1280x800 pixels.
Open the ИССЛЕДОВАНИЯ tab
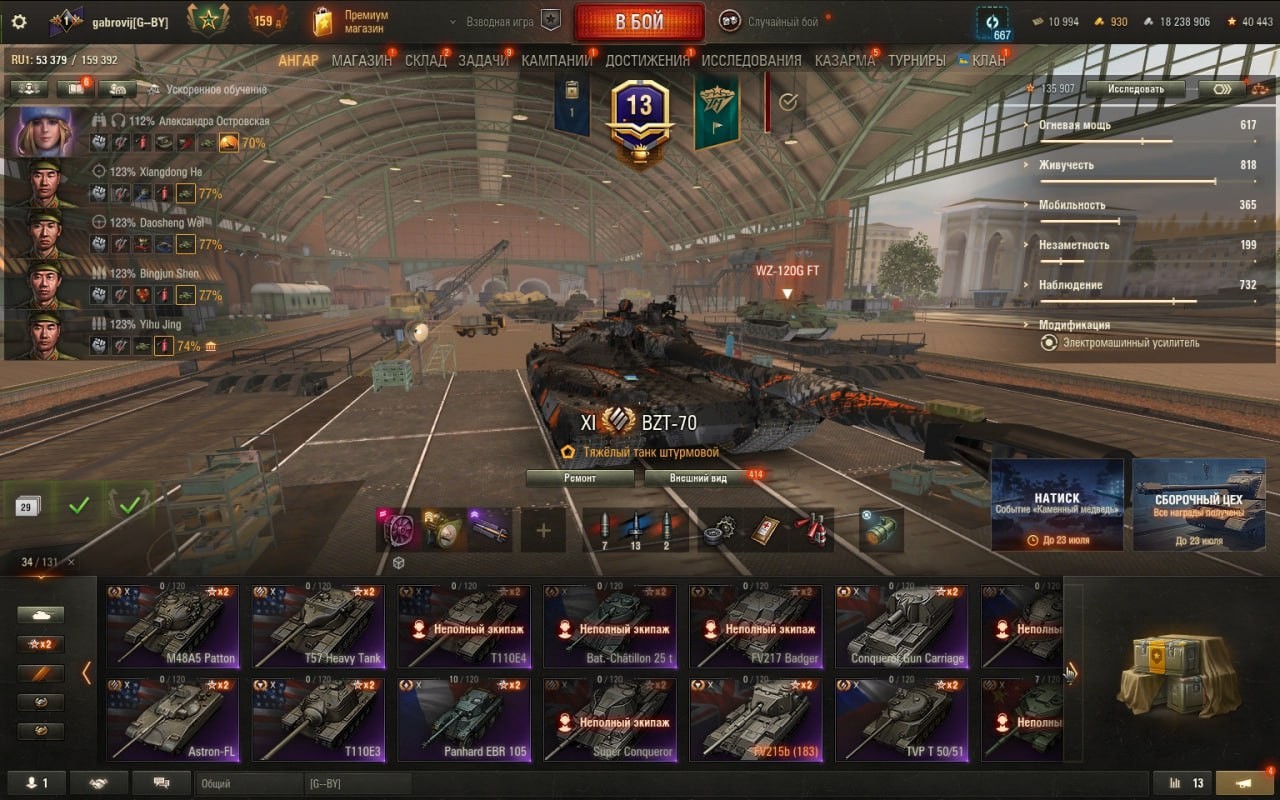point(751,60)
